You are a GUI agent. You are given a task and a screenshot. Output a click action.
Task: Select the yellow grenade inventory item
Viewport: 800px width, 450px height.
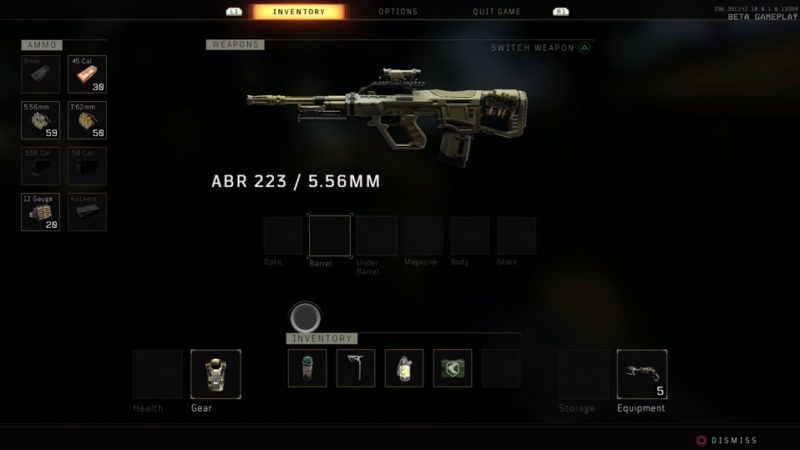[x=404, y=368]
